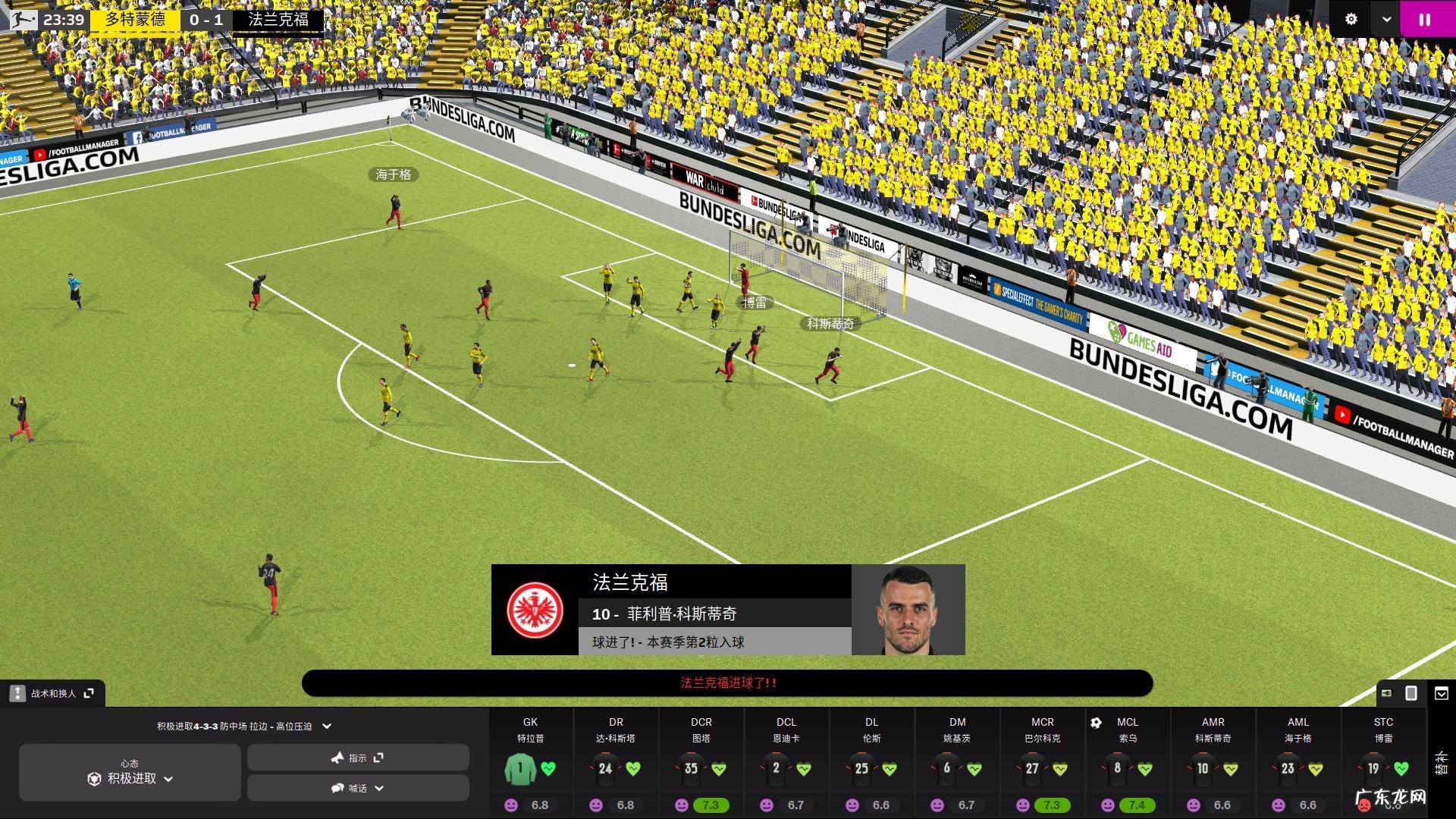This screenshot has height=819, width=1456.
Task: Pick AML player 海于格, shirt 23
Action: click(1288, 768)
